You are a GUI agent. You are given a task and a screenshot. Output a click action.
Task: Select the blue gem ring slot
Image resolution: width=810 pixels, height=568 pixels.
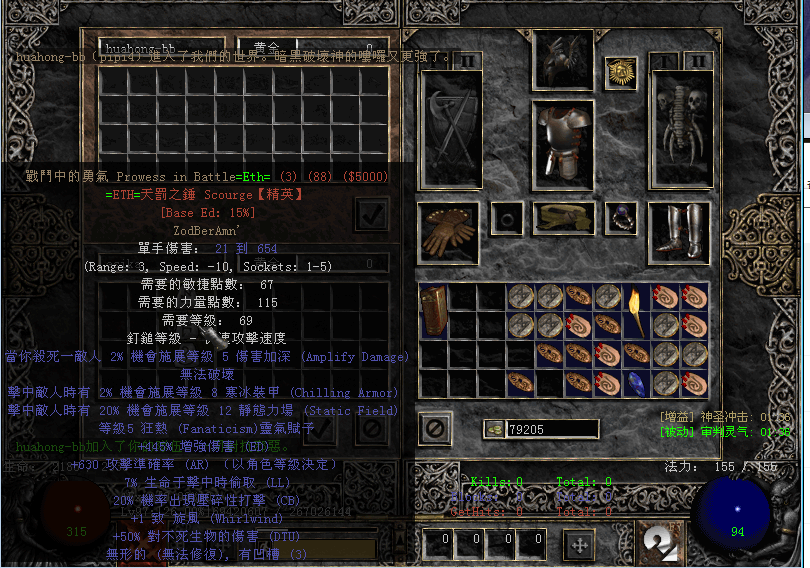pos(621,217)
